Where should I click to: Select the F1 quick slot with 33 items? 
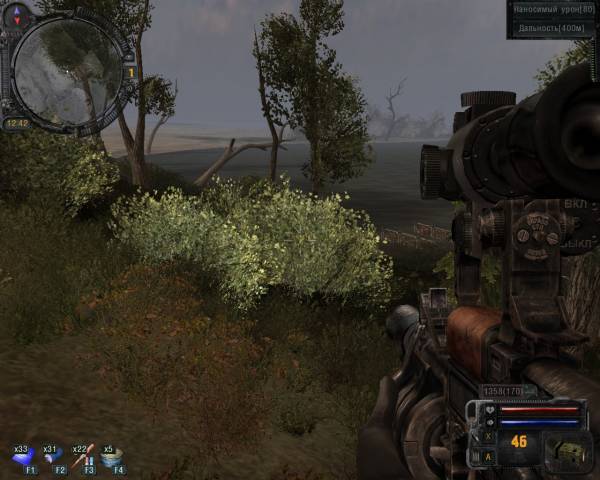click(23, 456)
